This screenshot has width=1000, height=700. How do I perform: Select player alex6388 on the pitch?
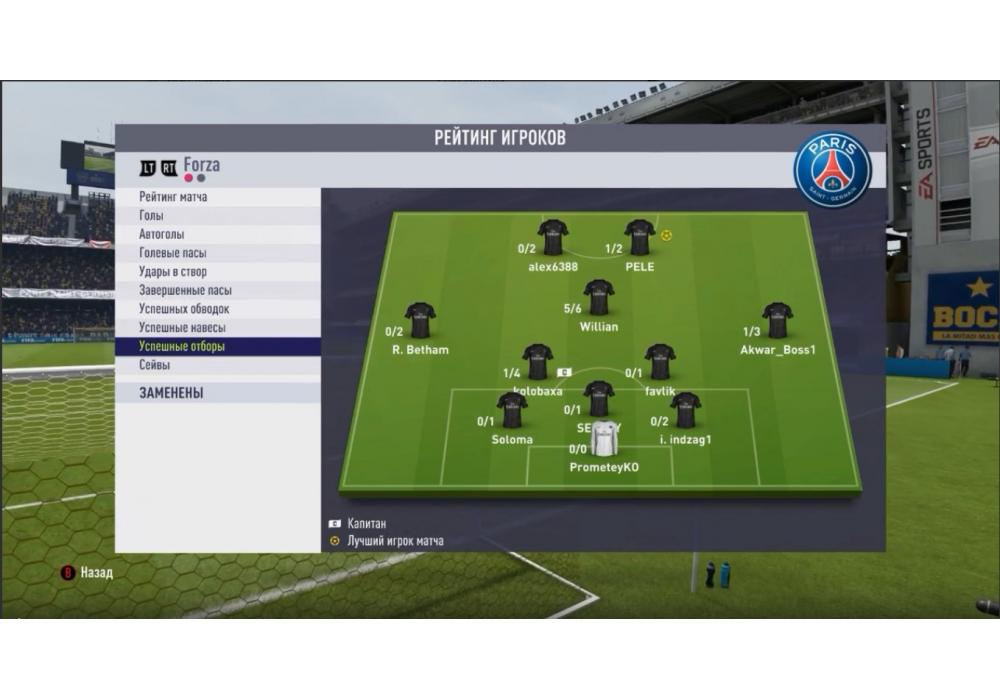[553, 238]
